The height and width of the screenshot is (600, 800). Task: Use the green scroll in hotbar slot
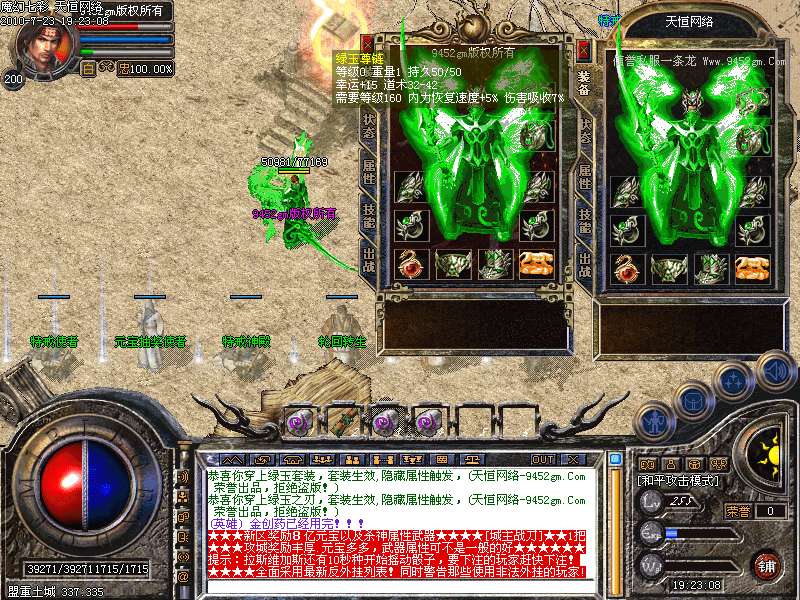[x=342, y=421]
